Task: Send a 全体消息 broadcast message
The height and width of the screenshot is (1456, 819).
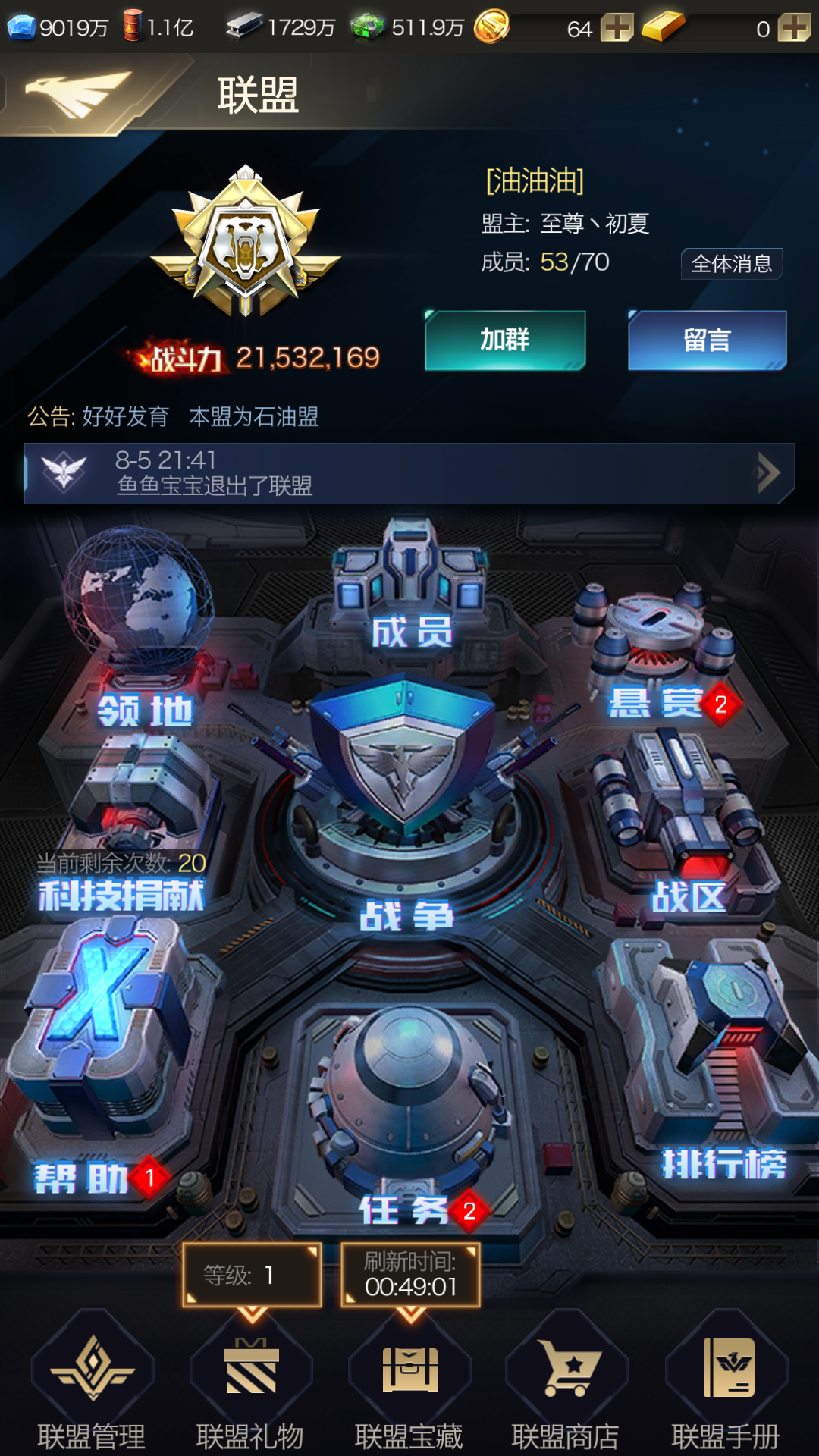Action: (x=731, y=264)
